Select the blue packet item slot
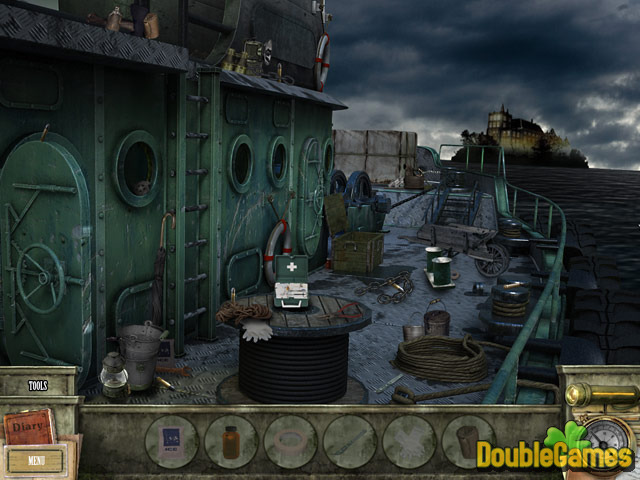The width and height of the screenshot is (640, 480). point(171,441)
